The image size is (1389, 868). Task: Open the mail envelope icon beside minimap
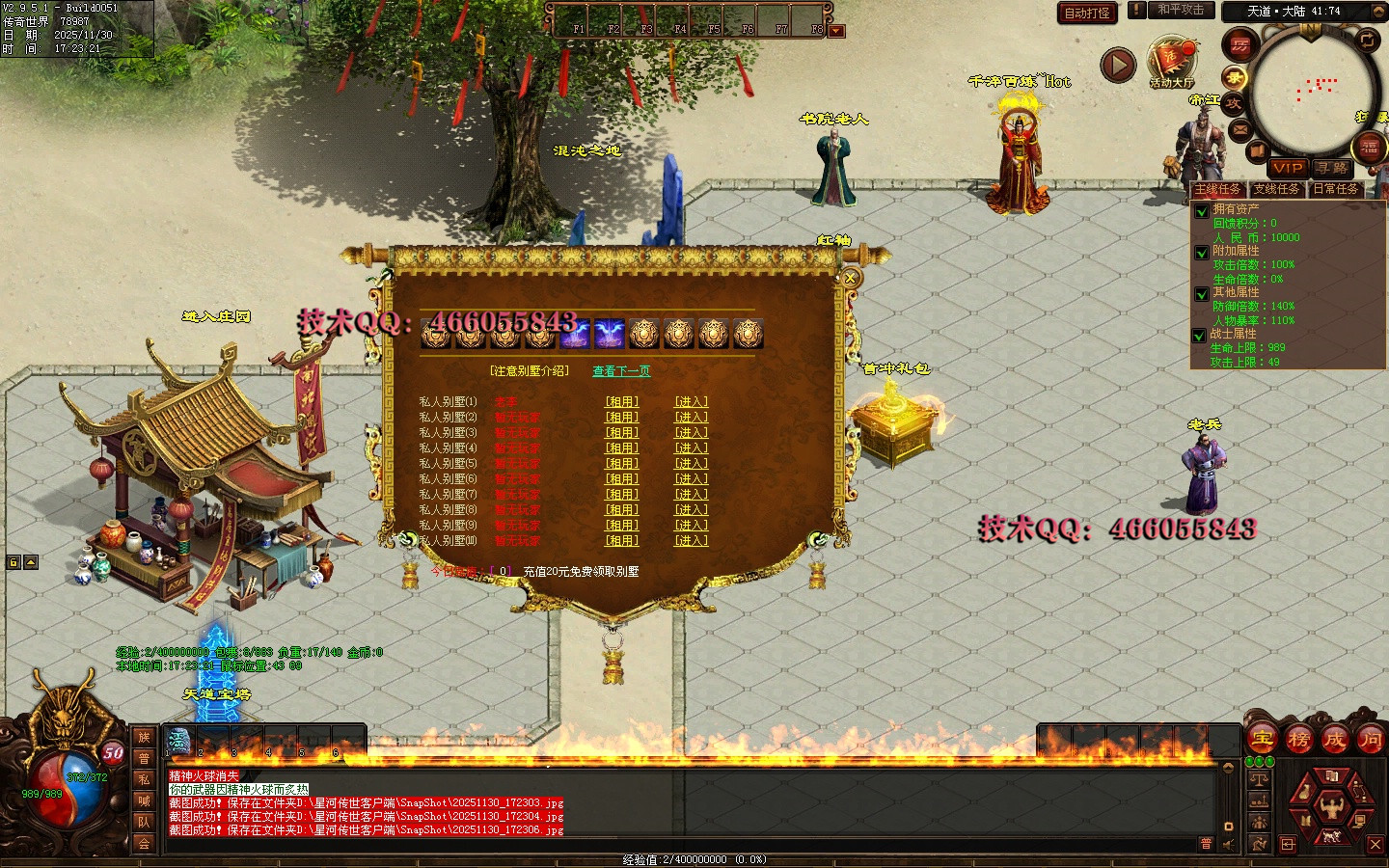[1240, 128]
